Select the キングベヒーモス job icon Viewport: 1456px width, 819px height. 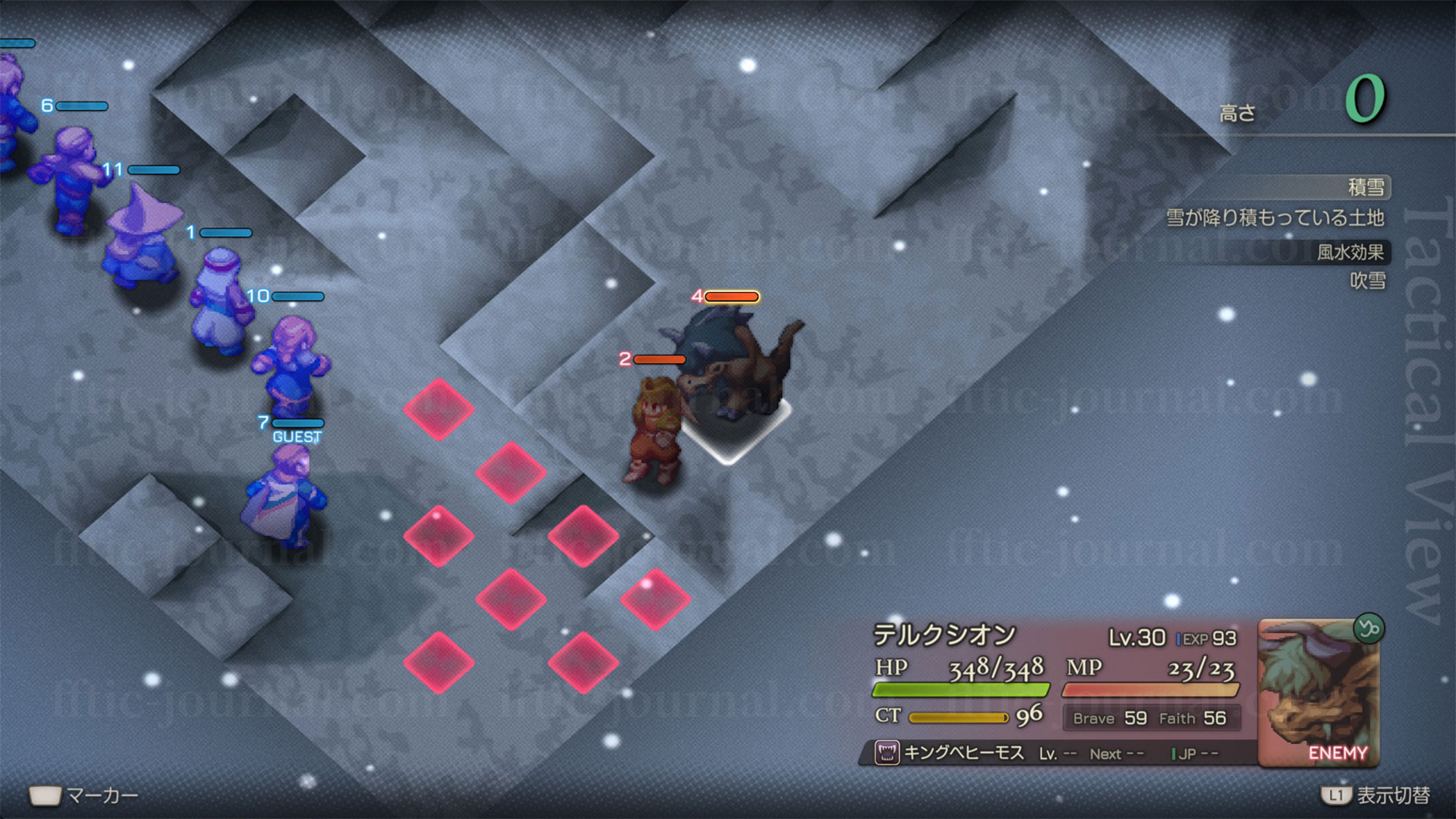(x=886, y=752)
